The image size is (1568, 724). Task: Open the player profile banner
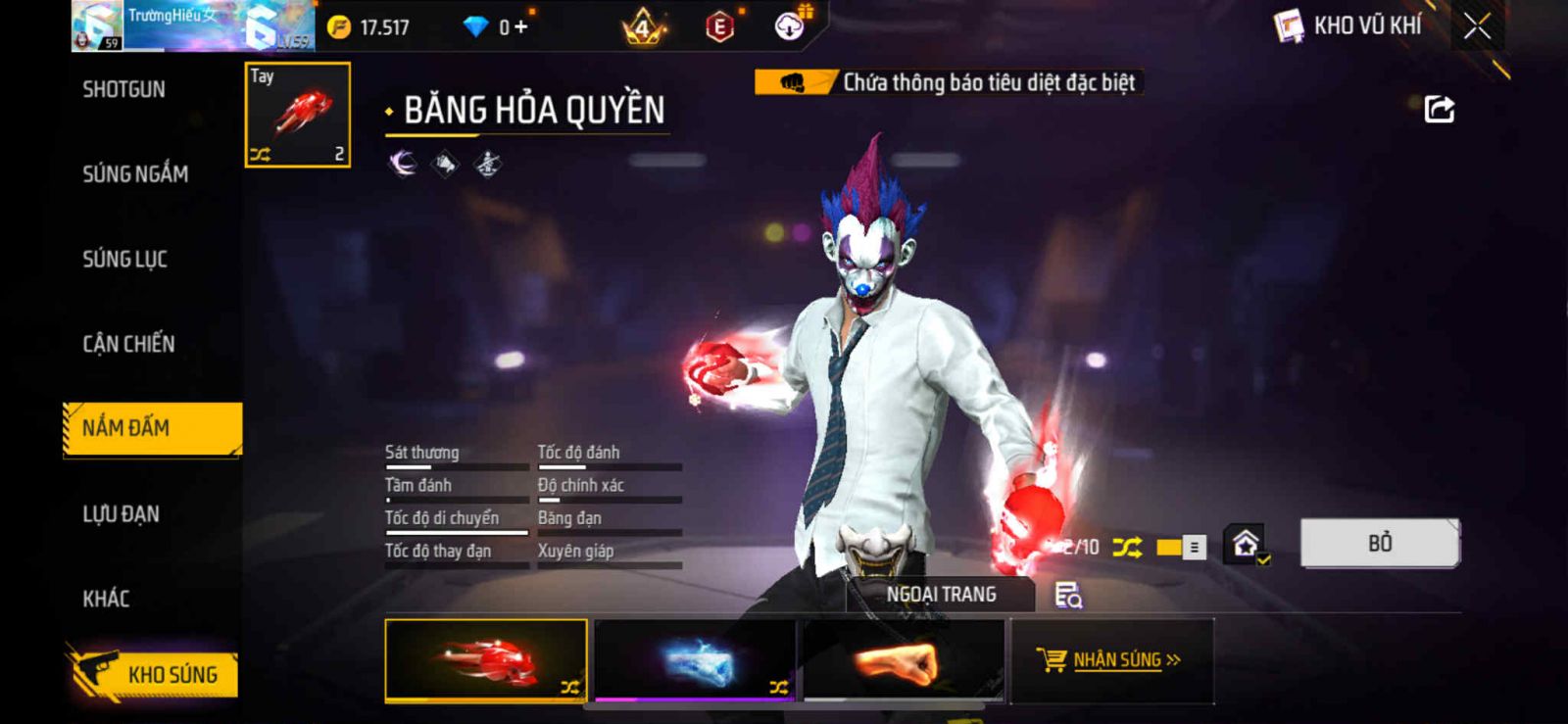192,26
